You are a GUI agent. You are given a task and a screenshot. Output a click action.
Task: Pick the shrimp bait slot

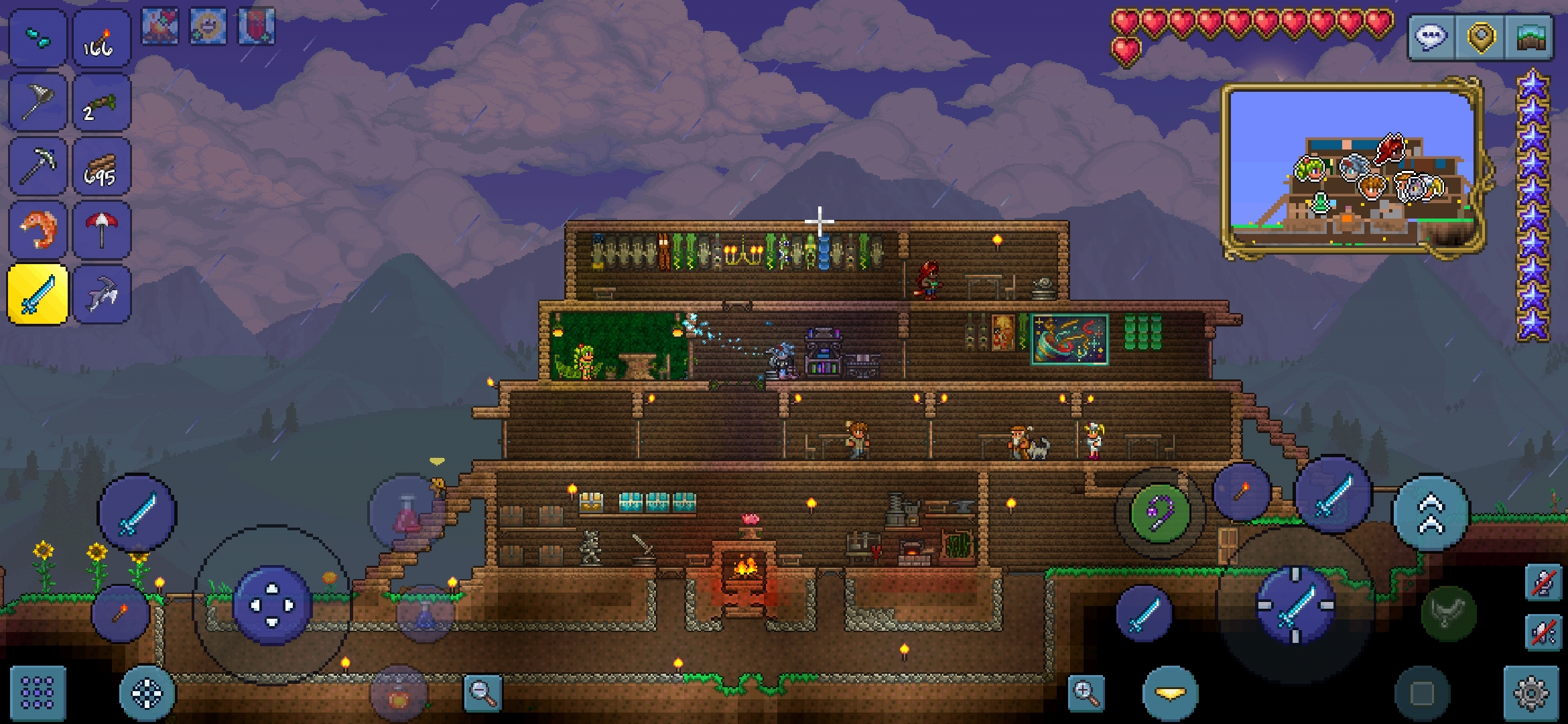click(x=38, y=230)
